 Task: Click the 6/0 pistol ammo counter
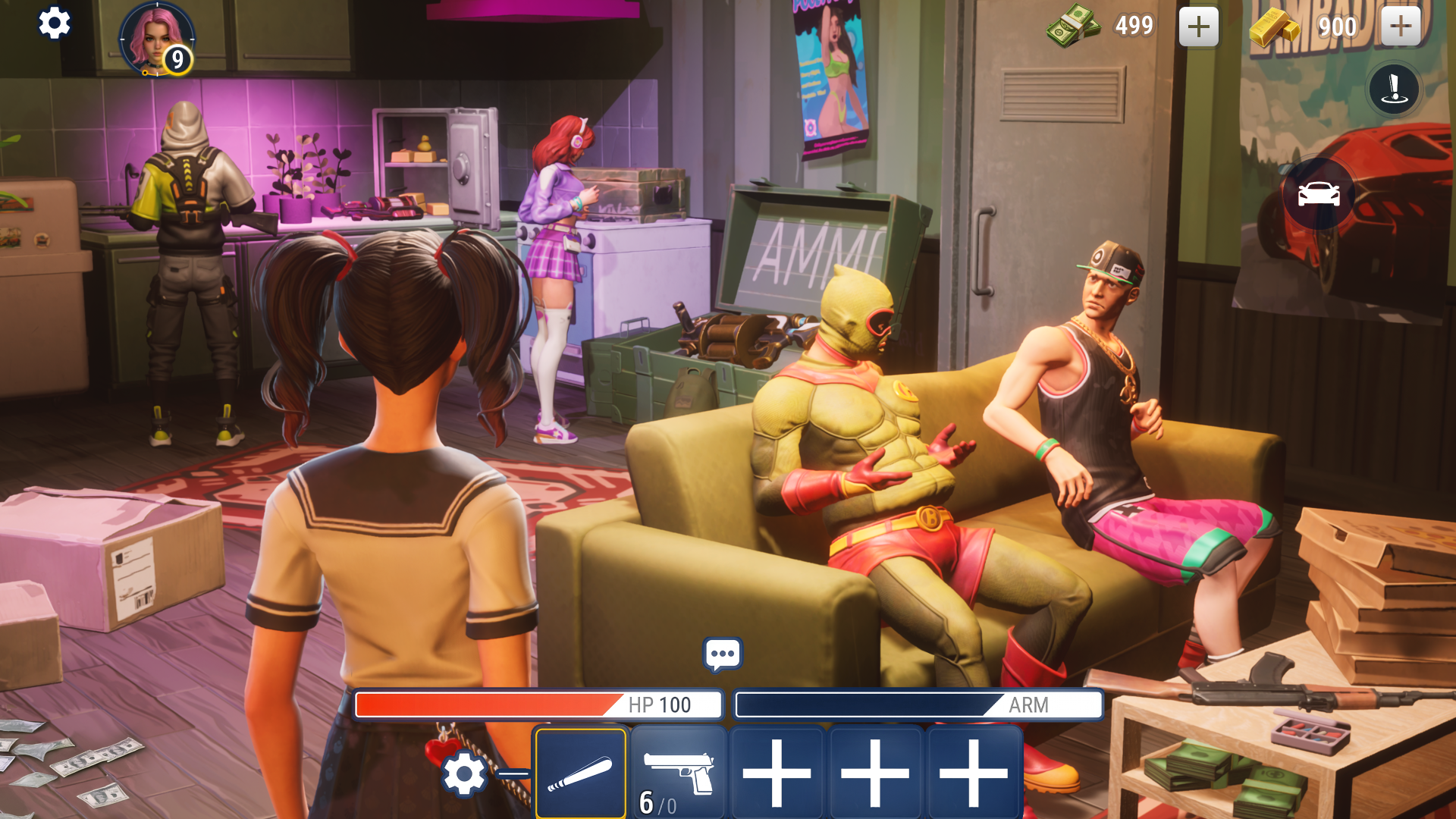pyautogui.click(x=657, y=804)
